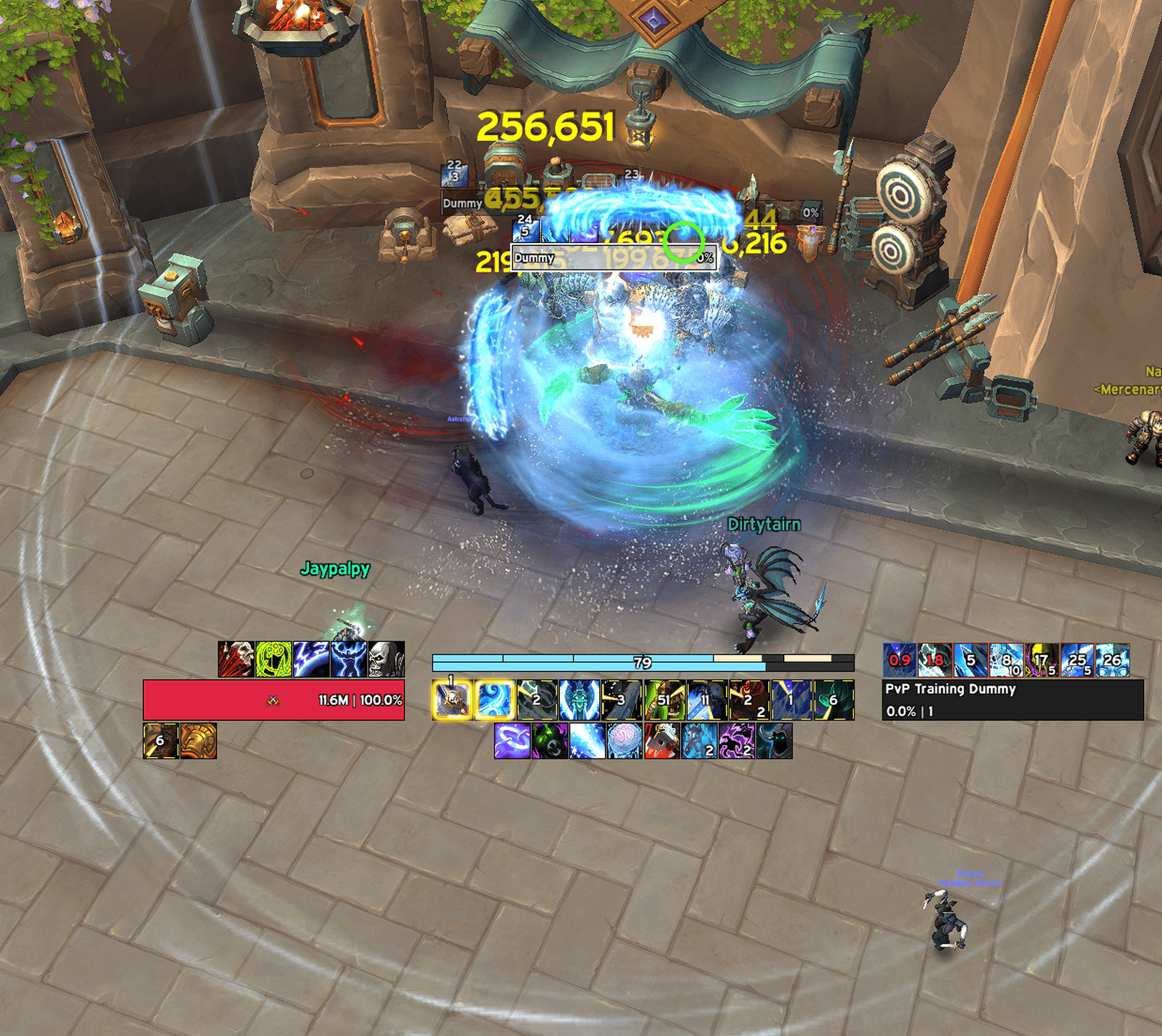Select the hooded dark figure icon on the lower row

(x=775, y=741)
